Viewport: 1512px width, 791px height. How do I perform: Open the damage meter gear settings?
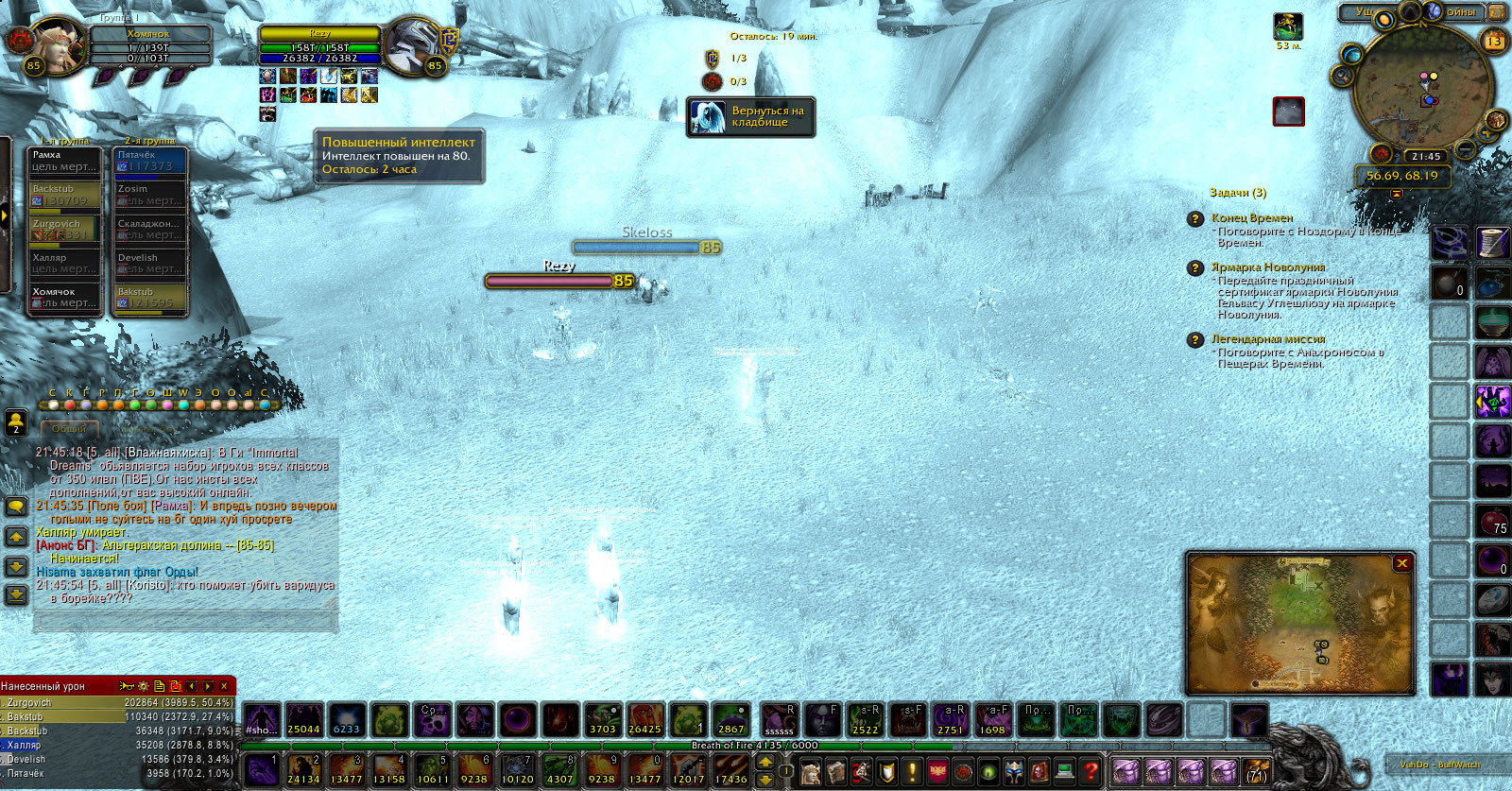coord(143,686)
